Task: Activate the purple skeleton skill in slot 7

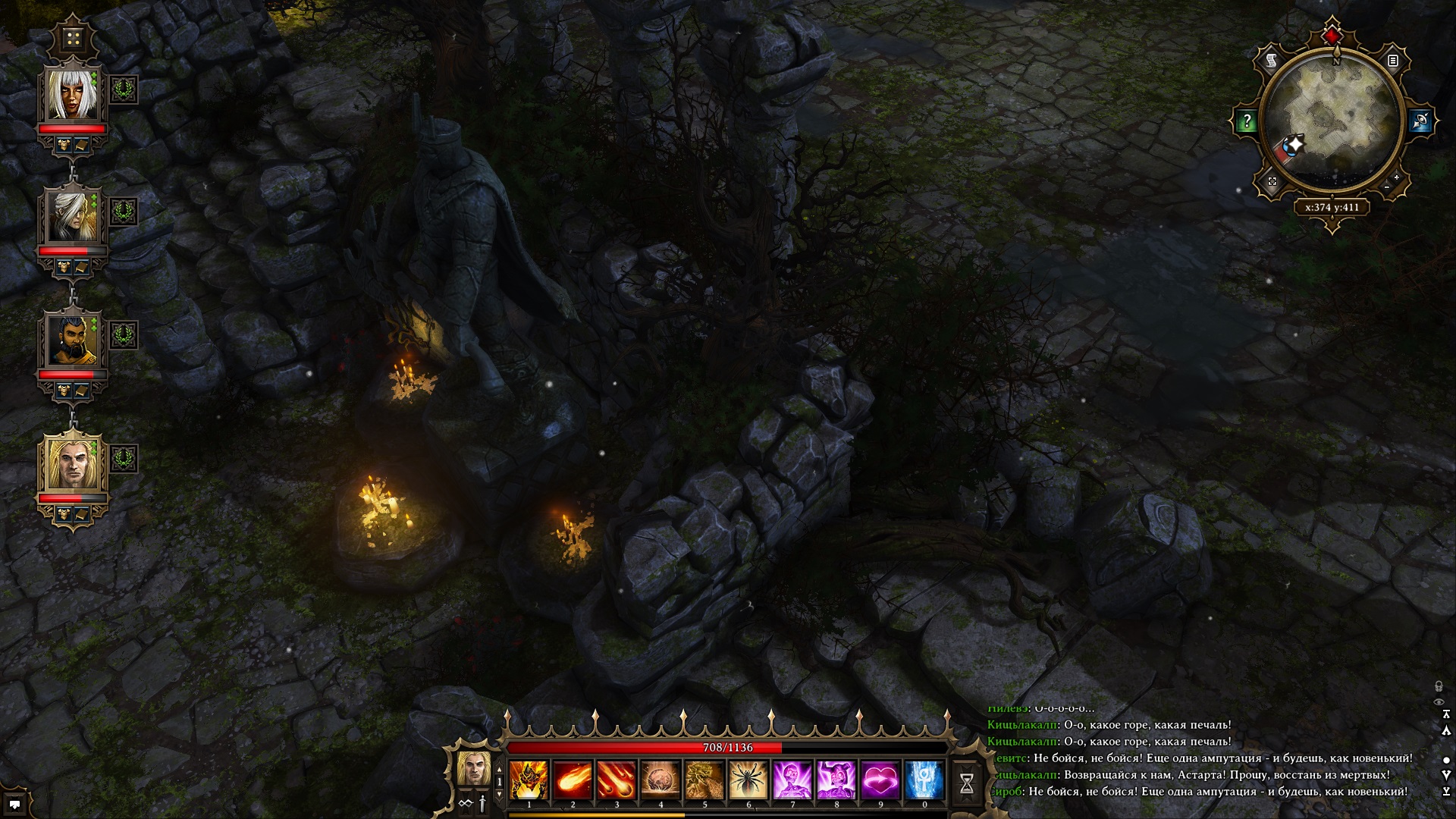Action: [x=792, y=780]
